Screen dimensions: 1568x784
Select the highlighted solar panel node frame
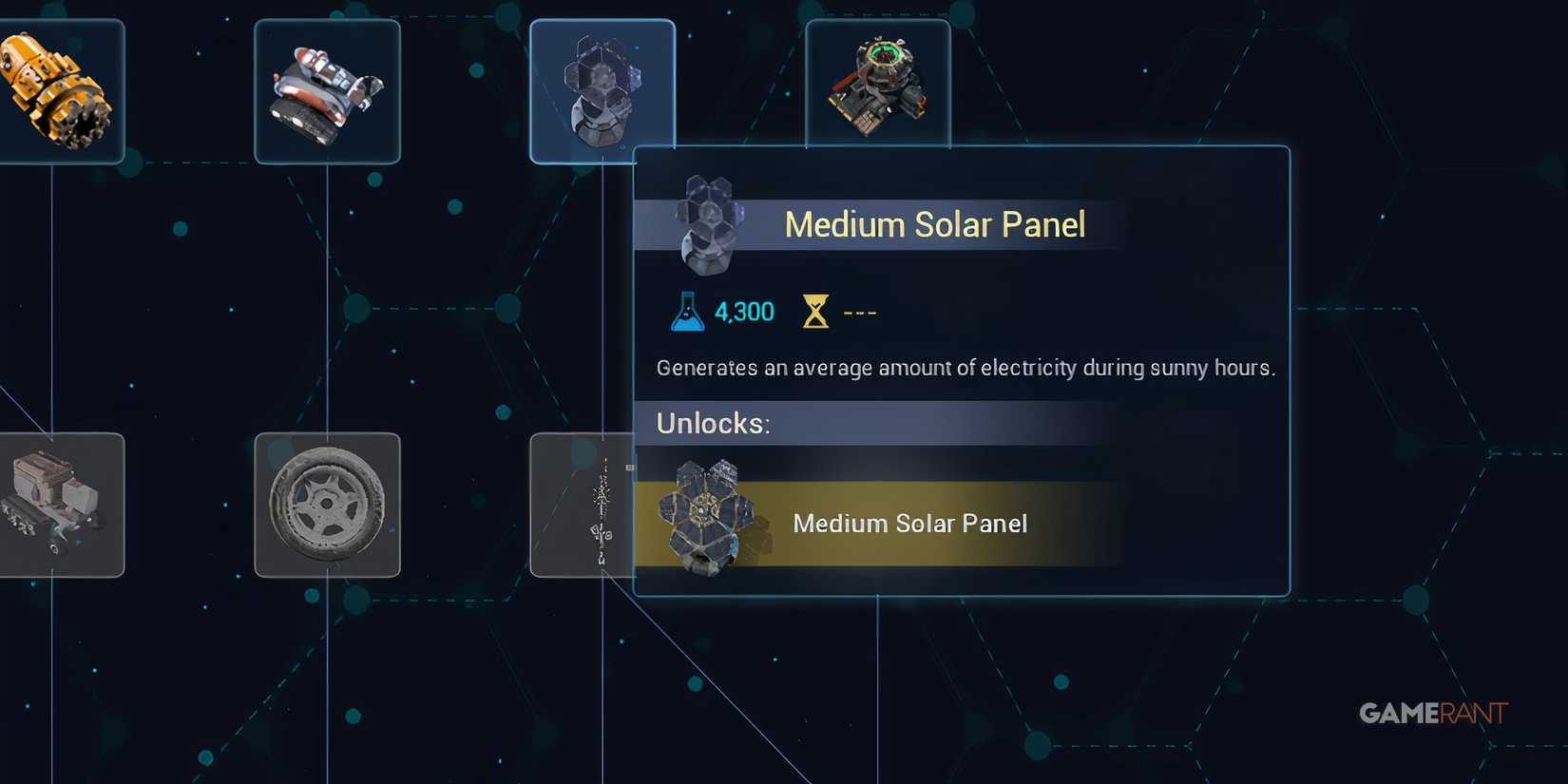[602, 90]
